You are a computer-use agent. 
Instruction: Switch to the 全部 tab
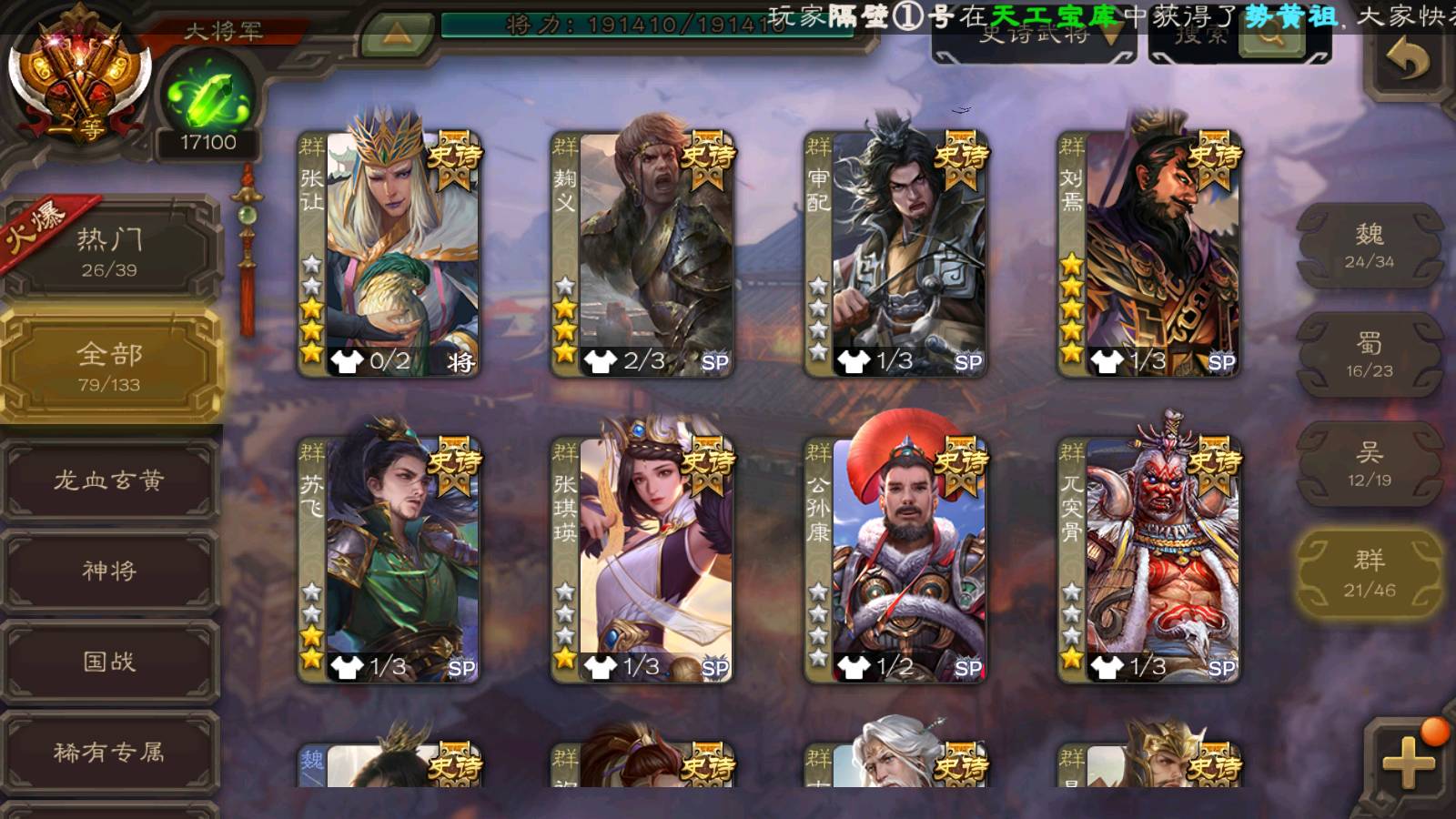[x=109, y=366]
